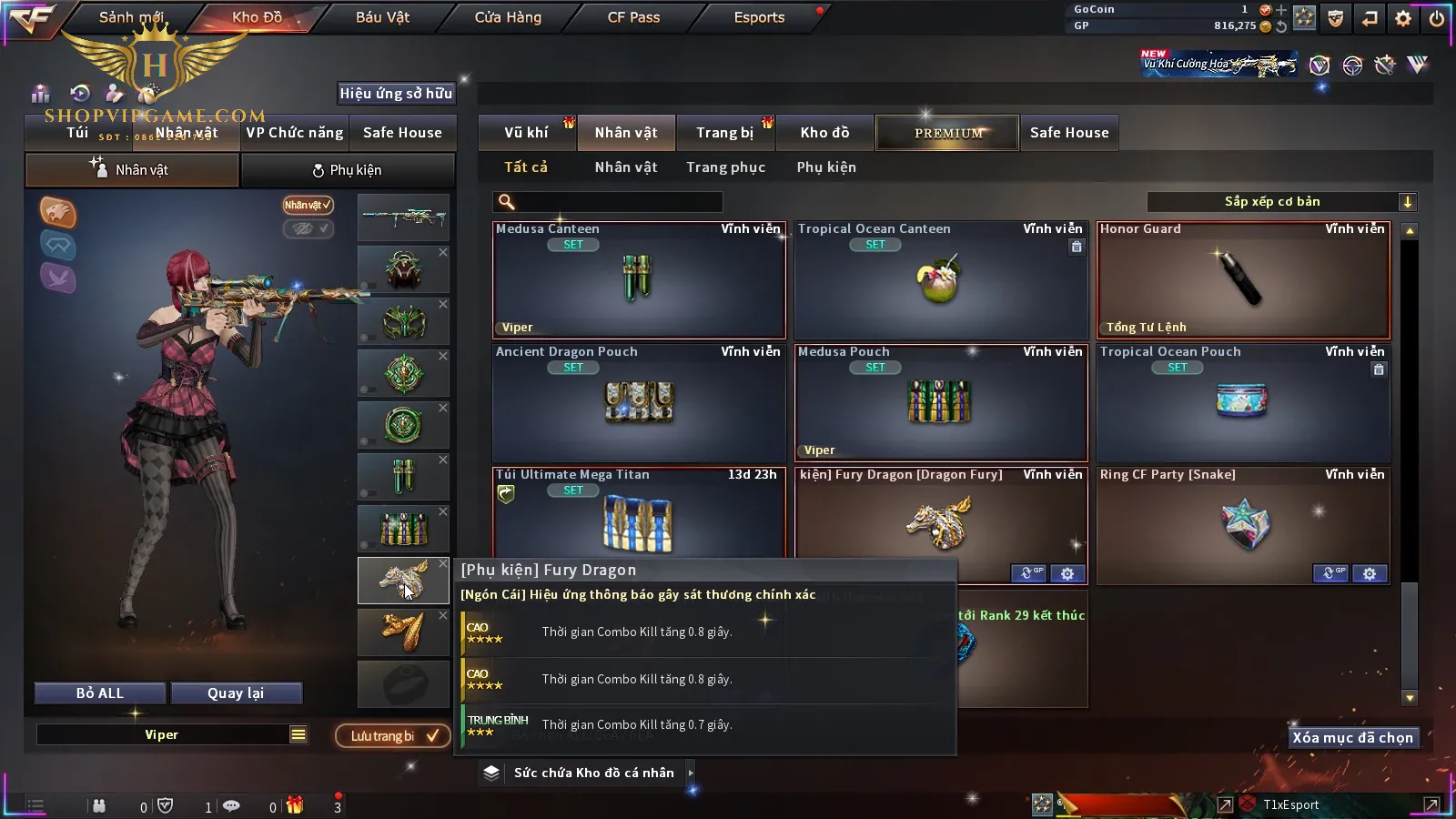Open the Esports menu
This screenshot has width=1456, height=819.
[759, 17]
